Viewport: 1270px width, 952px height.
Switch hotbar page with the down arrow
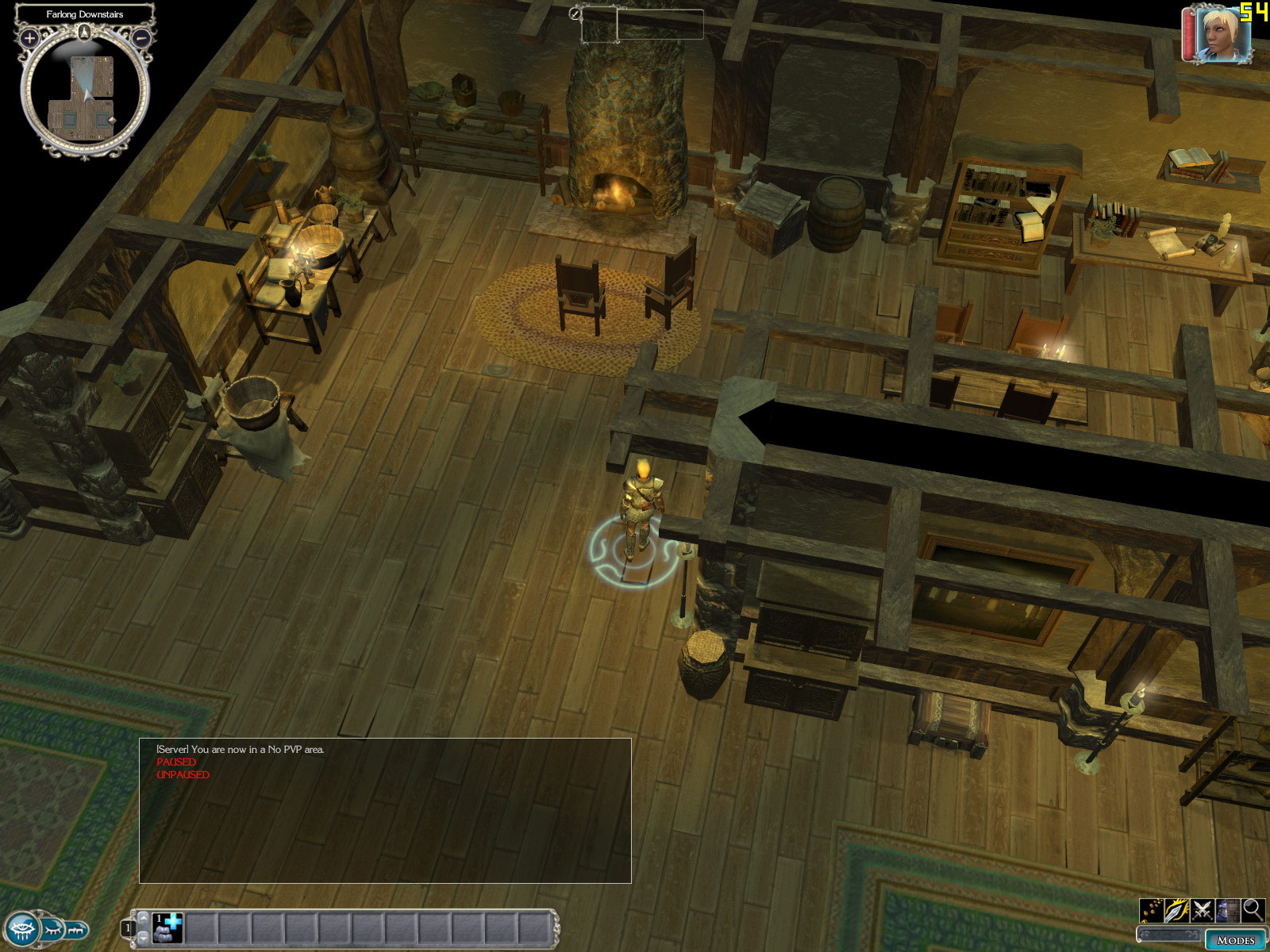click(144, 938)
